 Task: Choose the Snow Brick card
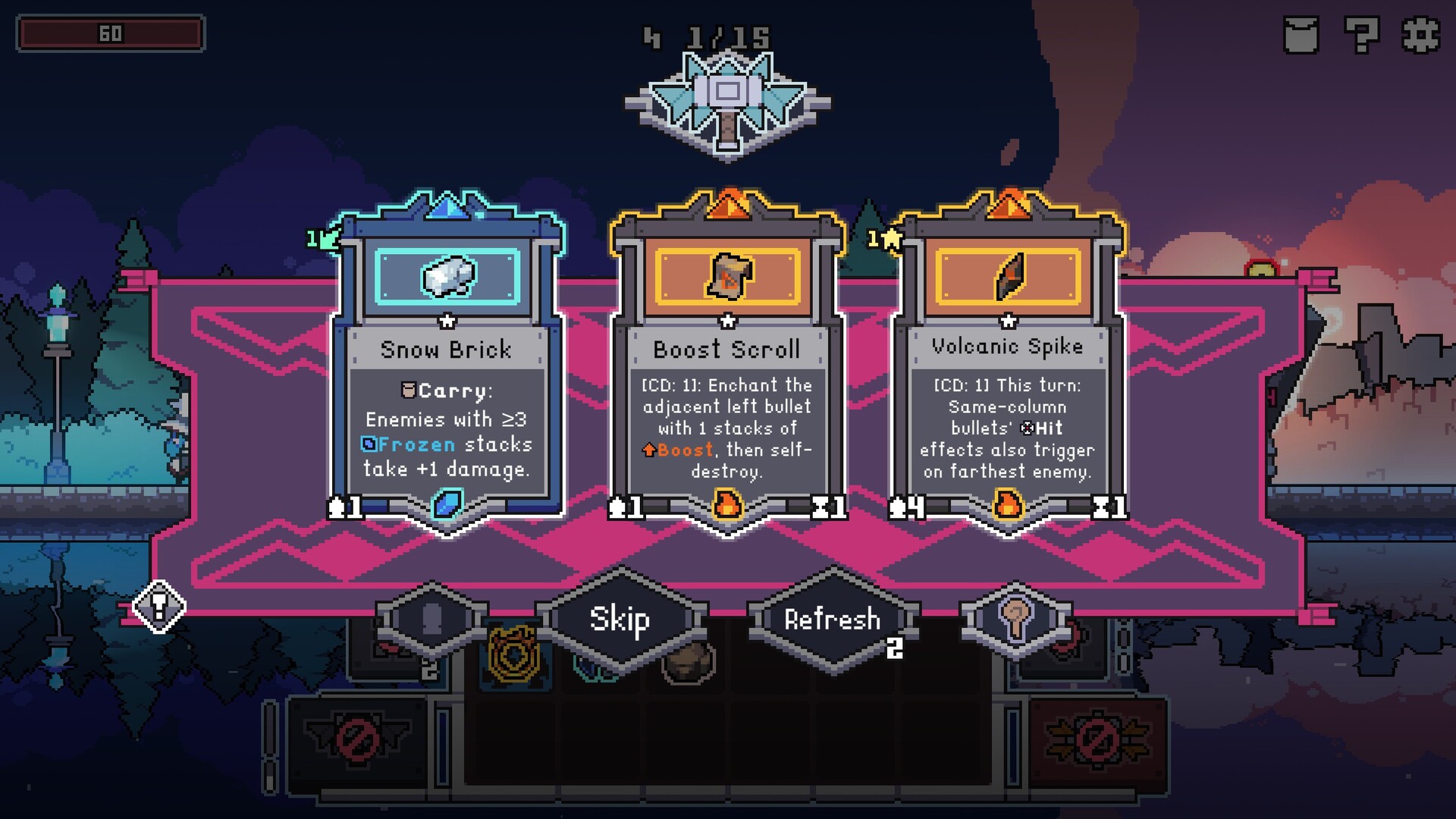(x=447, y=364)
